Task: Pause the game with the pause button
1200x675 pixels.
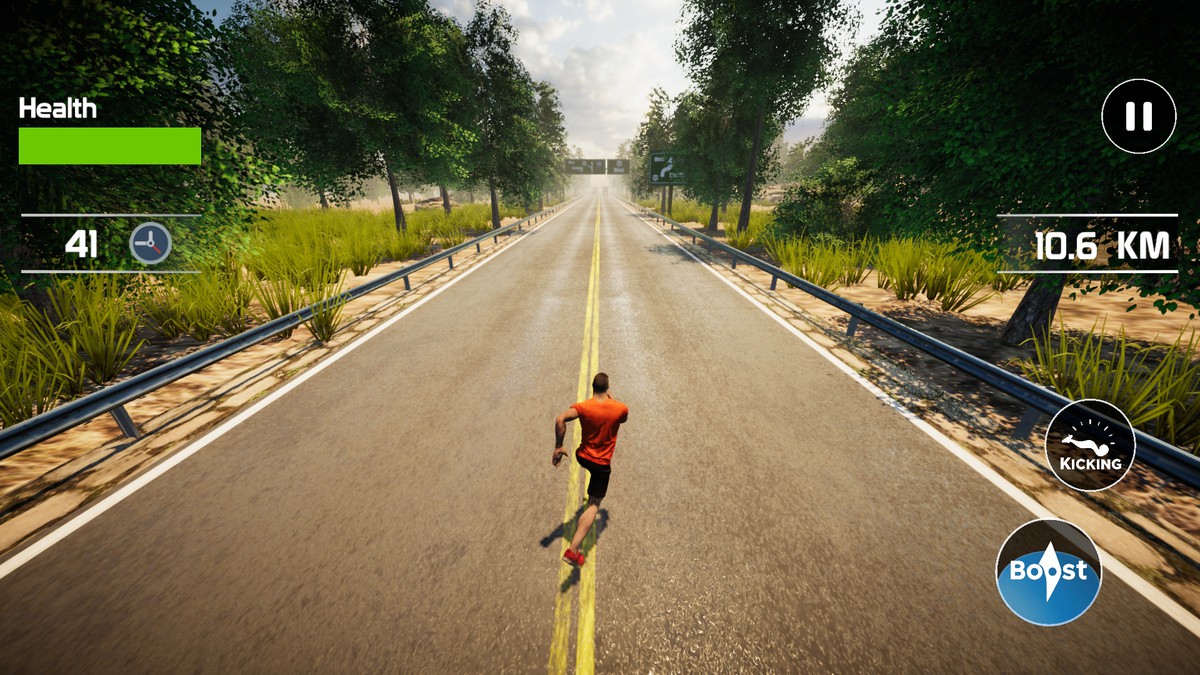Action: coord(1138,116)
